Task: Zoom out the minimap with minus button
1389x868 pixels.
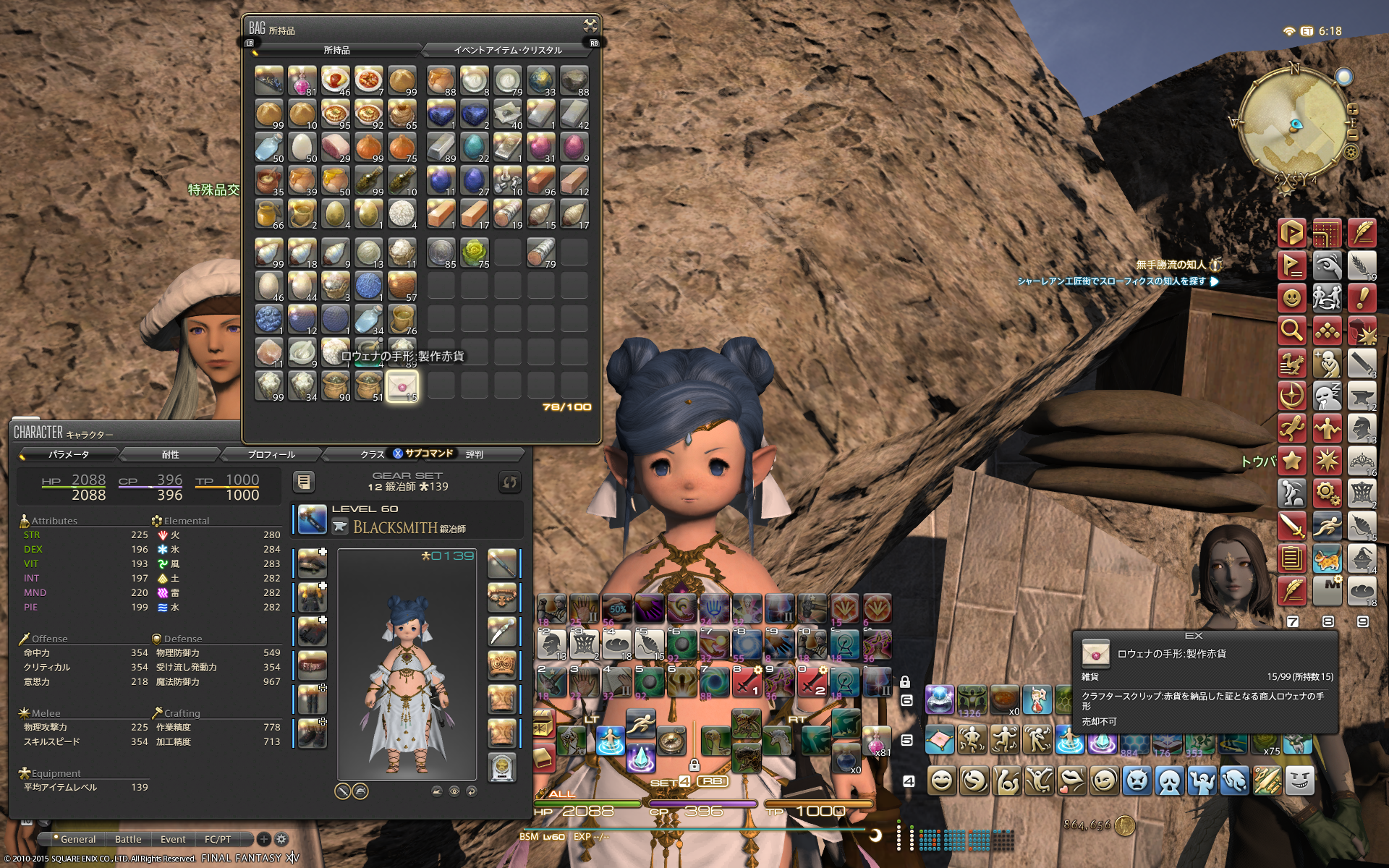Action: (x=1352, y=135)
